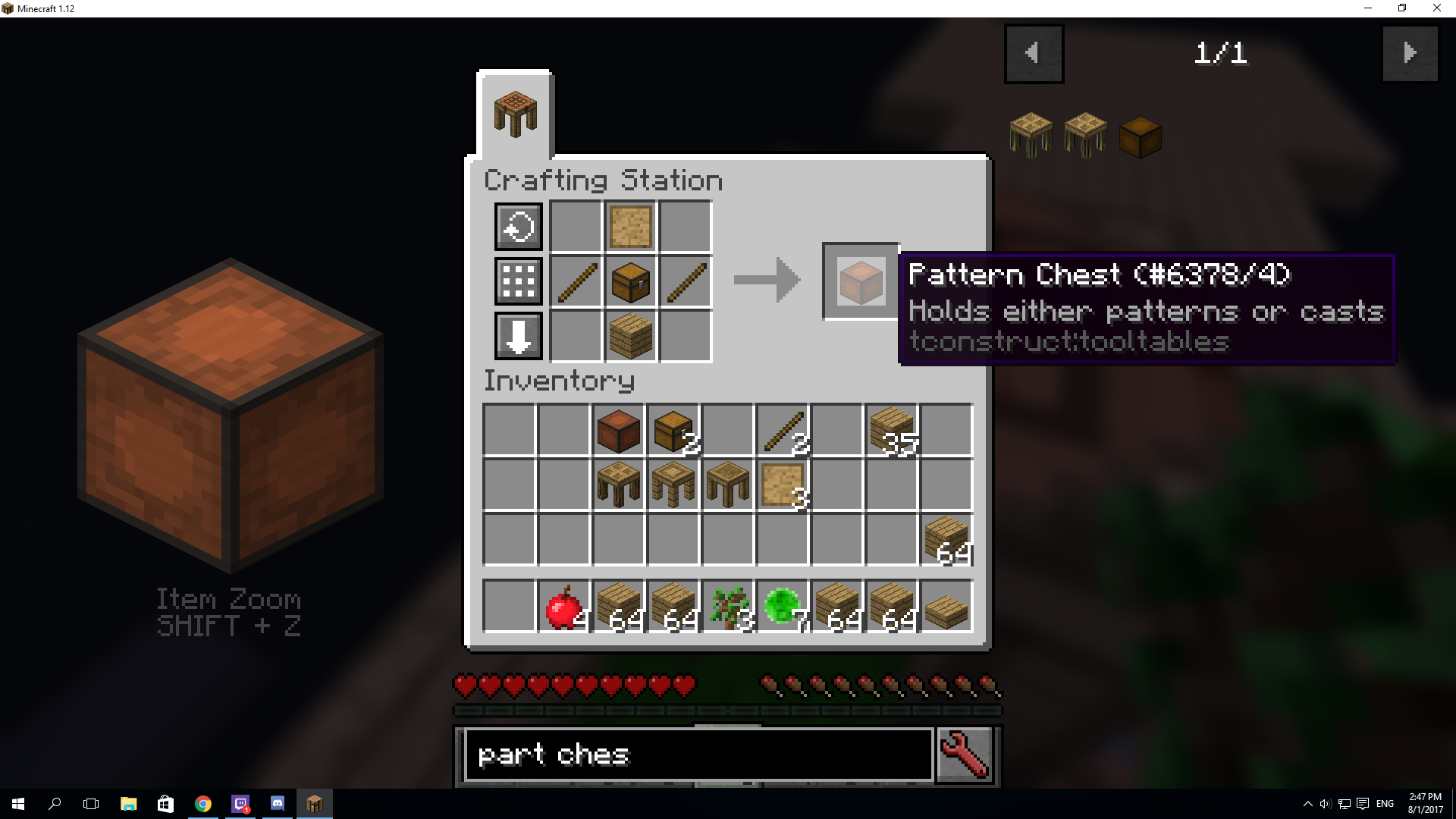Click the JEI config wrench icon beside the search bar
The width and height of the screenshot is (1456, 819).
[x=964, y=755]
